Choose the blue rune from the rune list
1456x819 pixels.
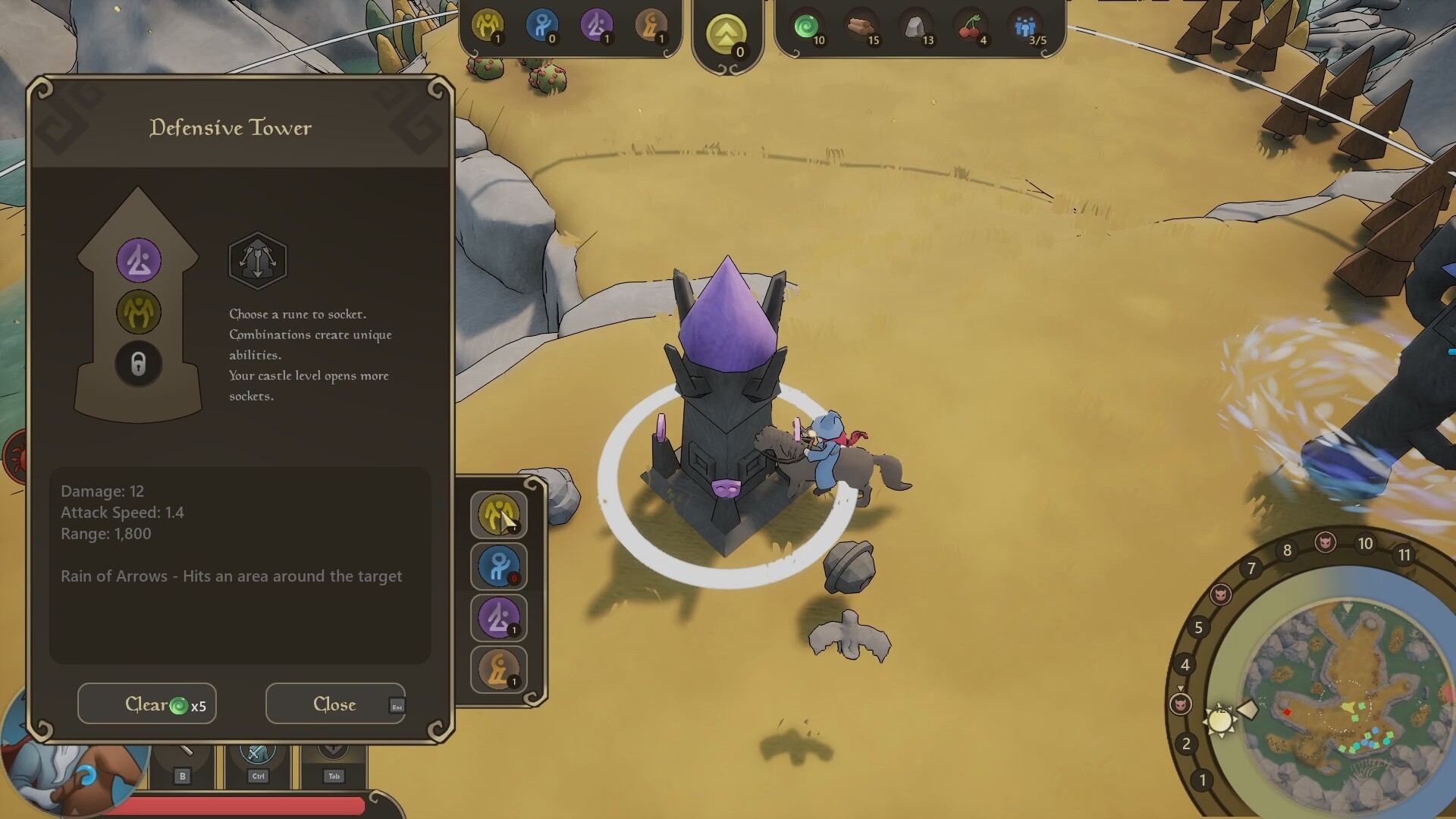[x=498, y=566]
